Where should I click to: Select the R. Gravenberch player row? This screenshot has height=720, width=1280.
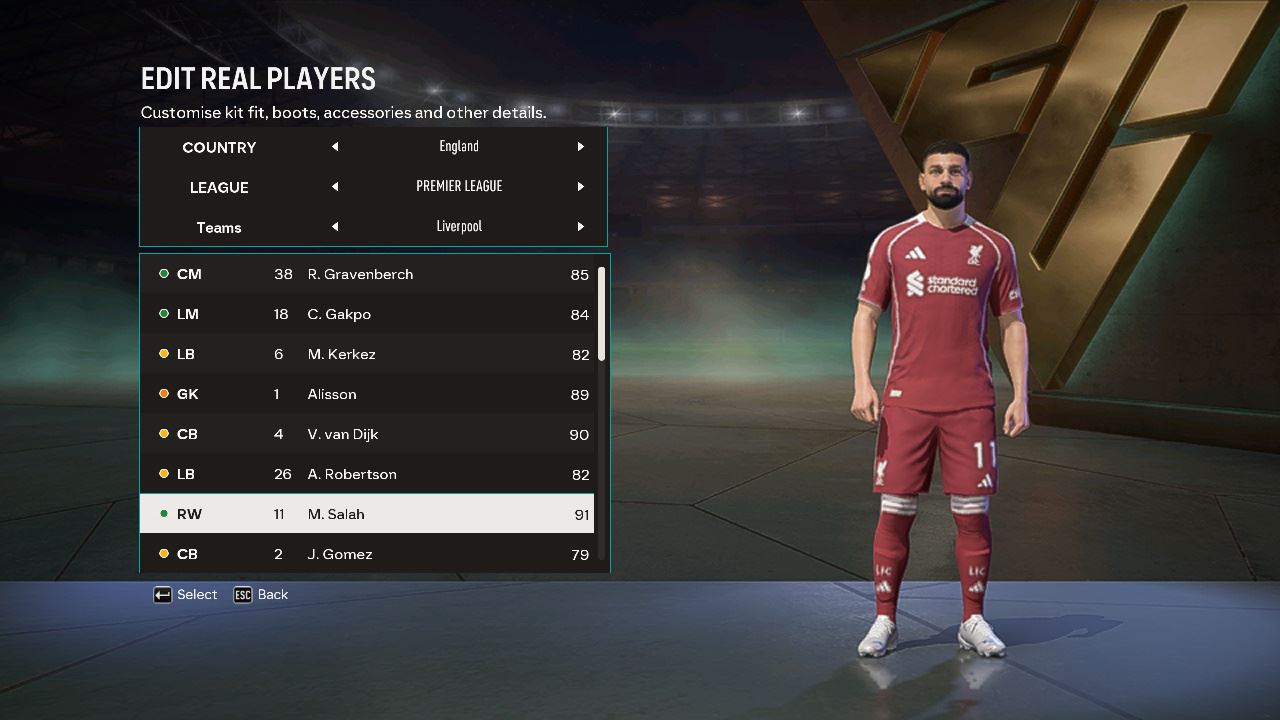[366, 274]
